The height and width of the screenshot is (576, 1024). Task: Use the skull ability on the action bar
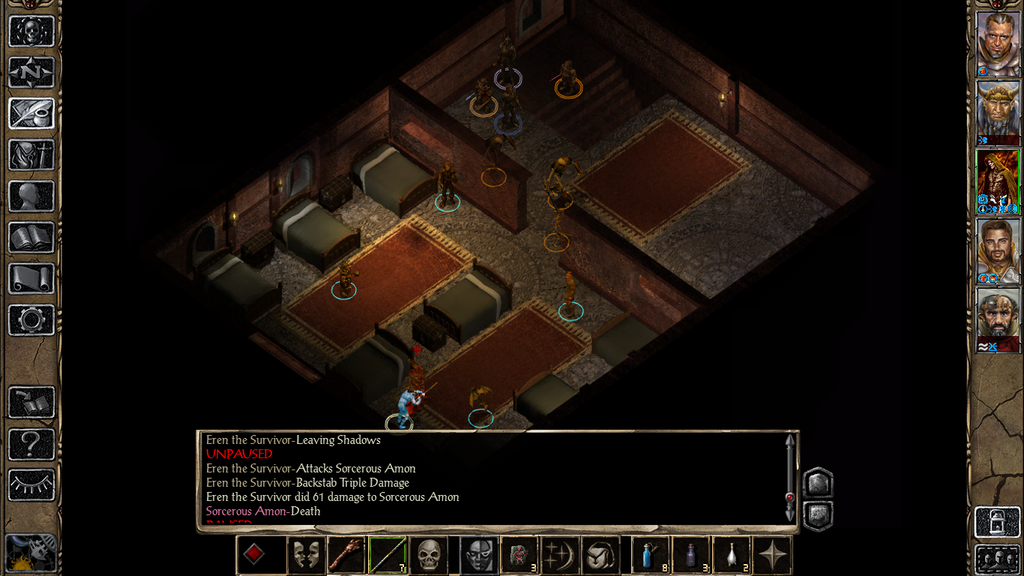point(429,555)
